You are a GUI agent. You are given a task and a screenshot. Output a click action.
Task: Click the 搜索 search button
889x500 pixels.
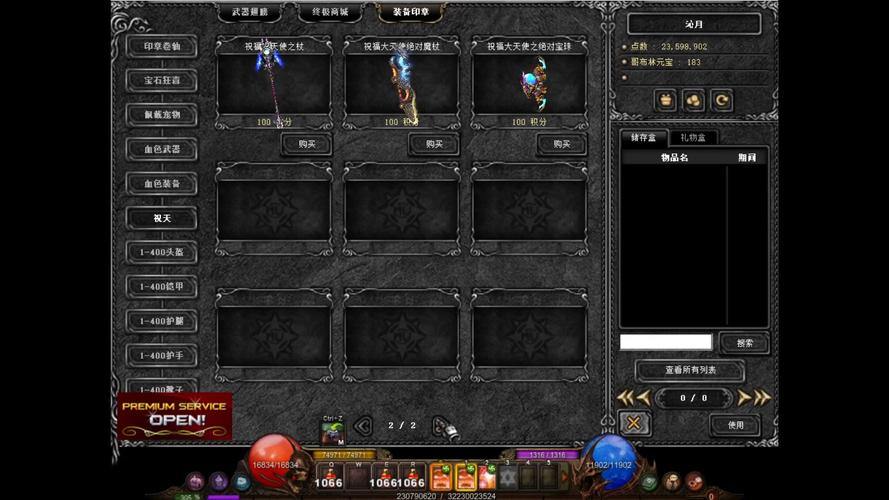pyautogui.click(x=744, y=343)
